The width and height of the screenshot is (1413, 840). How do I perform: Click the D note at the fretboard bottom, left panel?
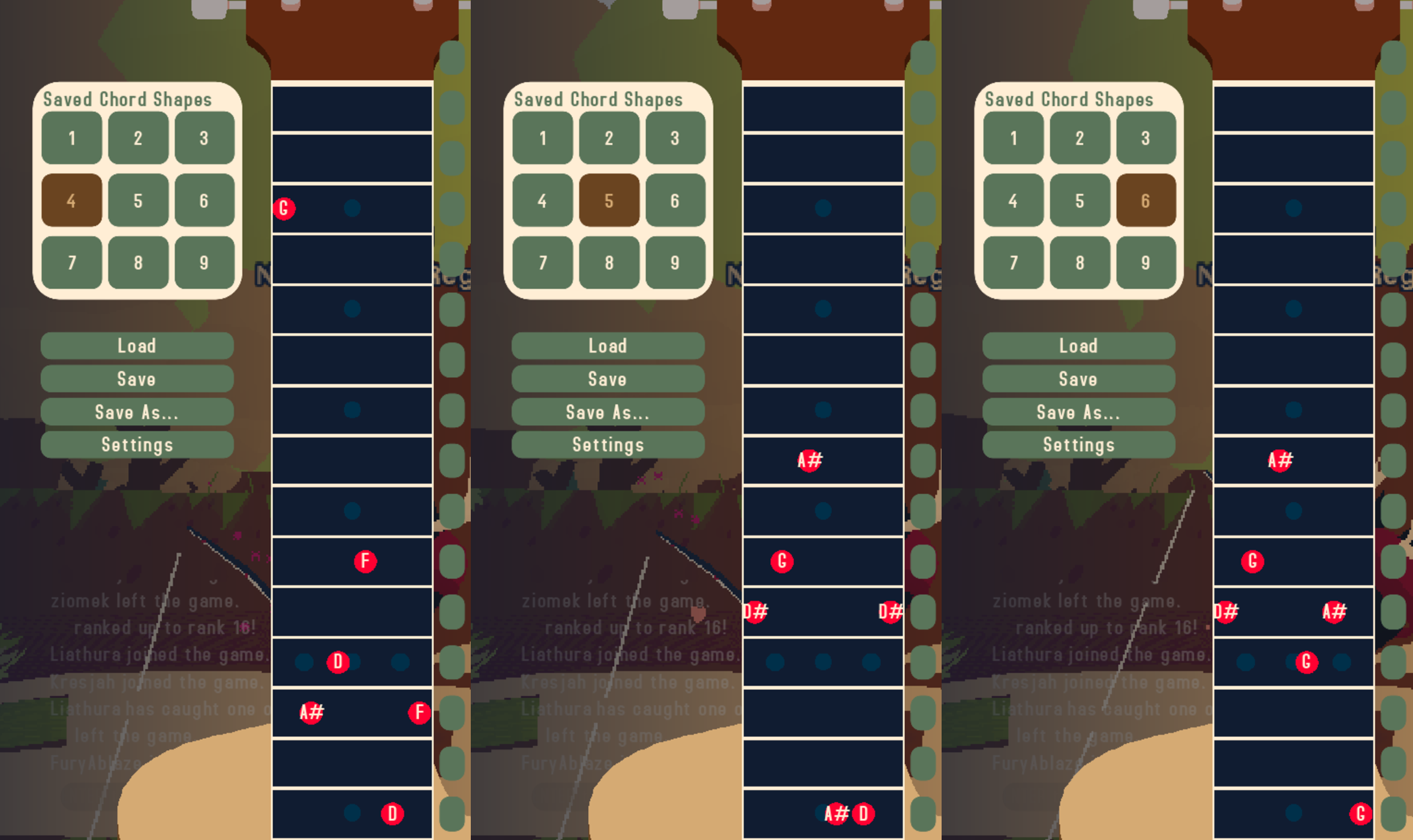393,813
